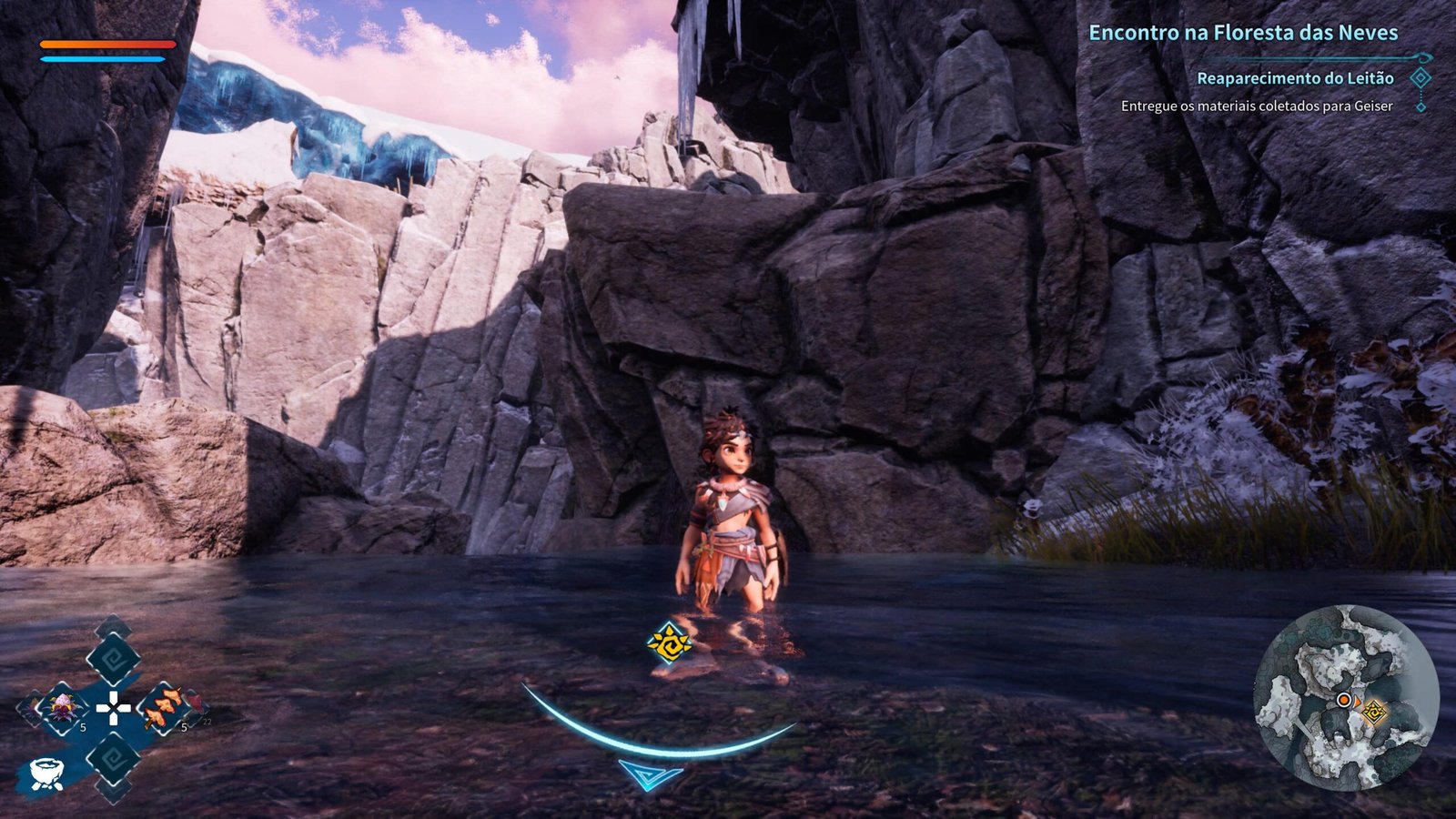1456x819 pixels.
Task: Select the purple flower item slot
Action: 64,707
